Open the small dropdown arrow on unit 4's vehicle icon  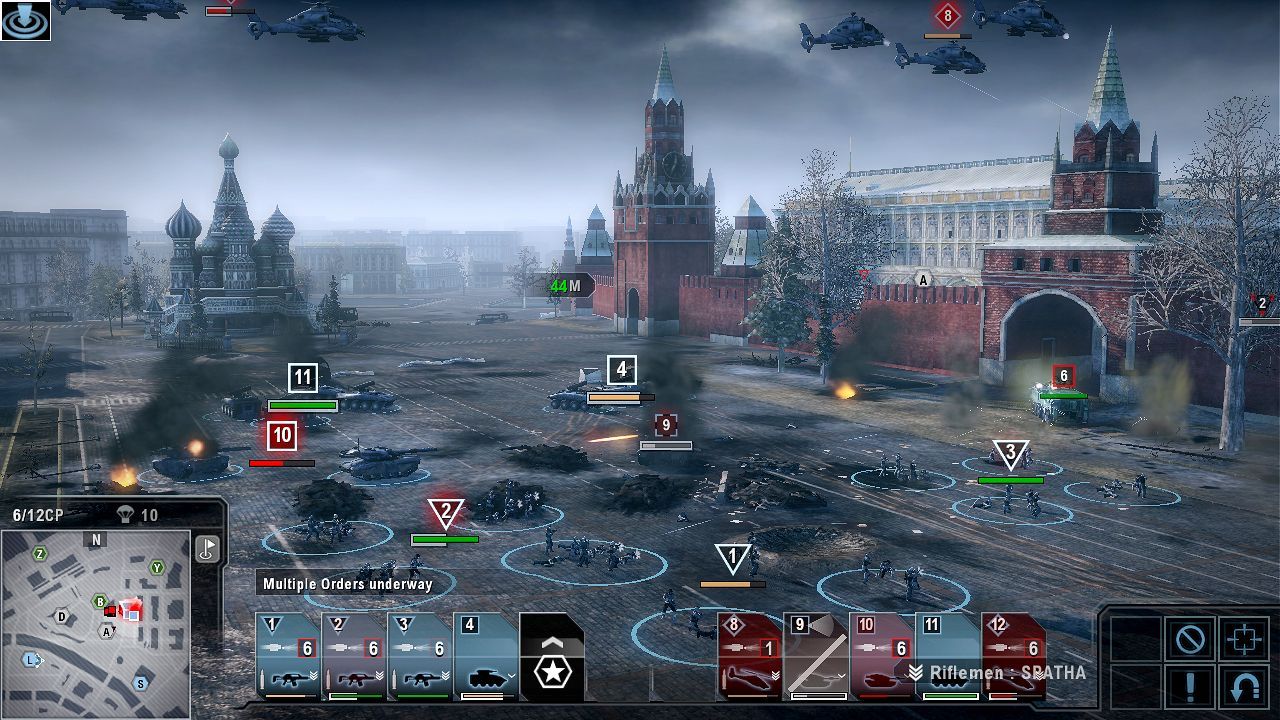coord(511,676)
